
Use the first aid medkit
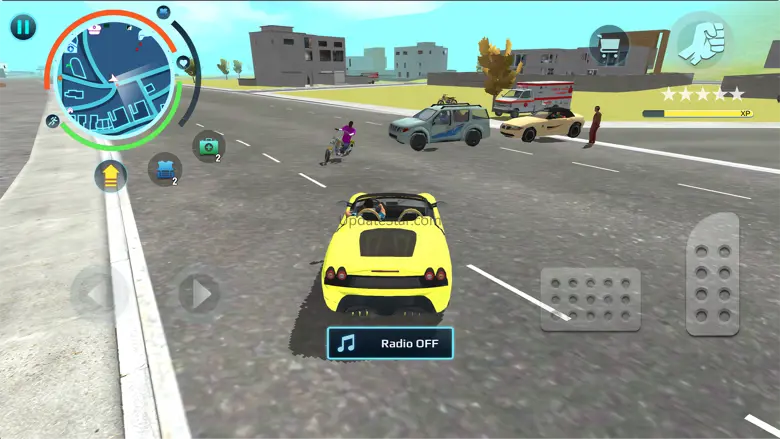(207, 147)
